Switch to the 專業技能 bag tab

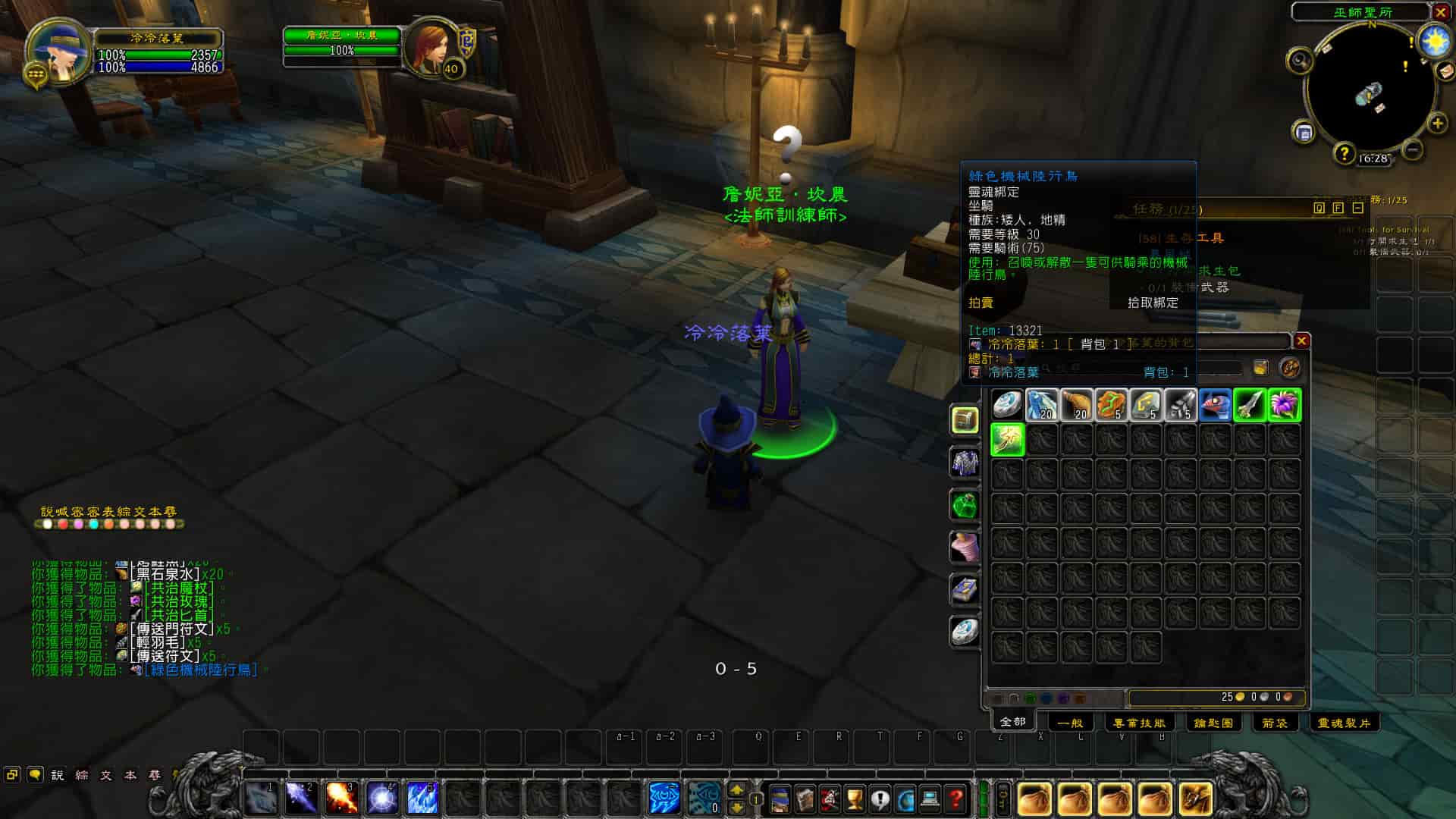tap(1139, 723)
